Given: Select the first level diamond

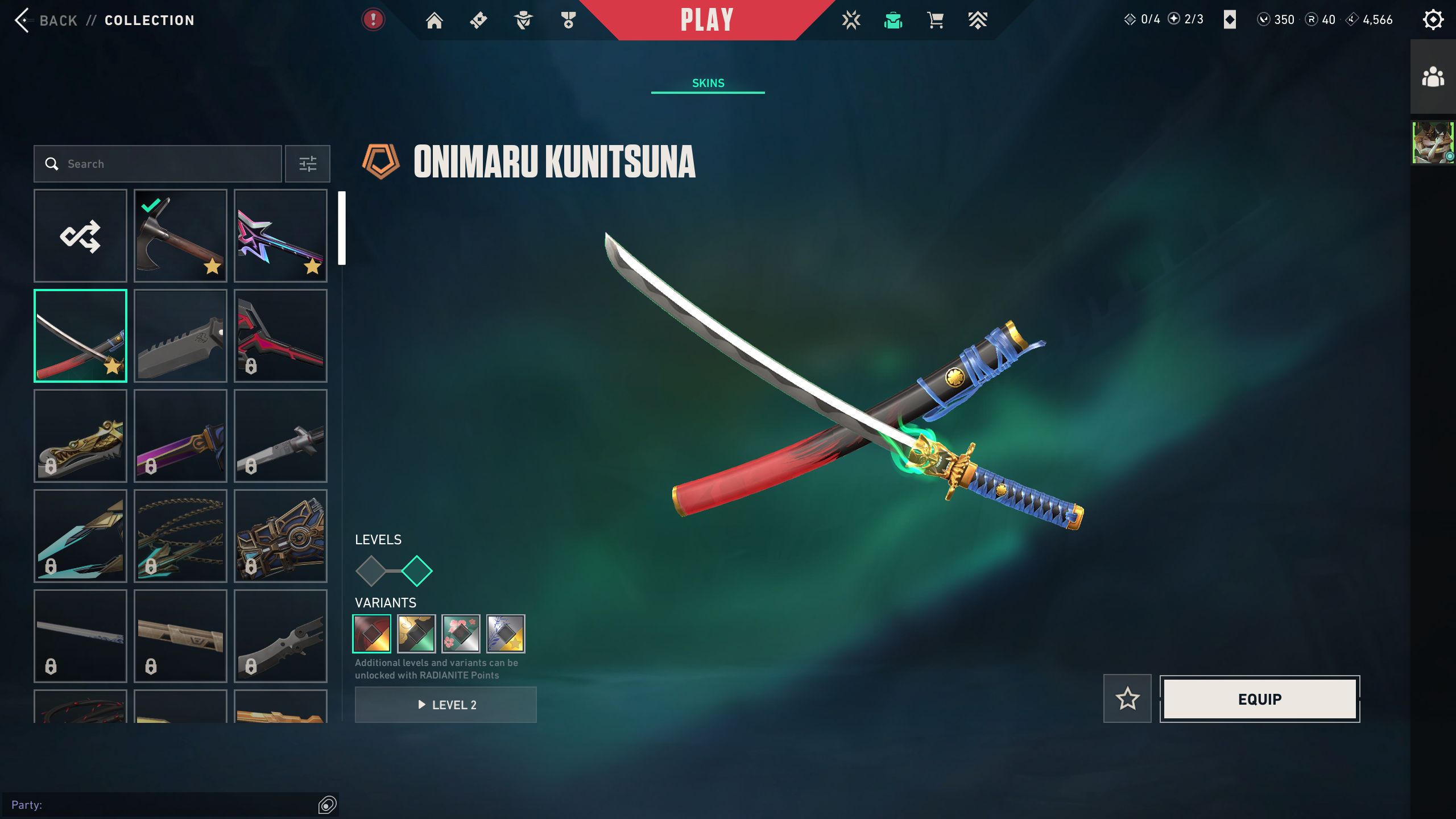Looking at the screenshot, I should (371, 571).
